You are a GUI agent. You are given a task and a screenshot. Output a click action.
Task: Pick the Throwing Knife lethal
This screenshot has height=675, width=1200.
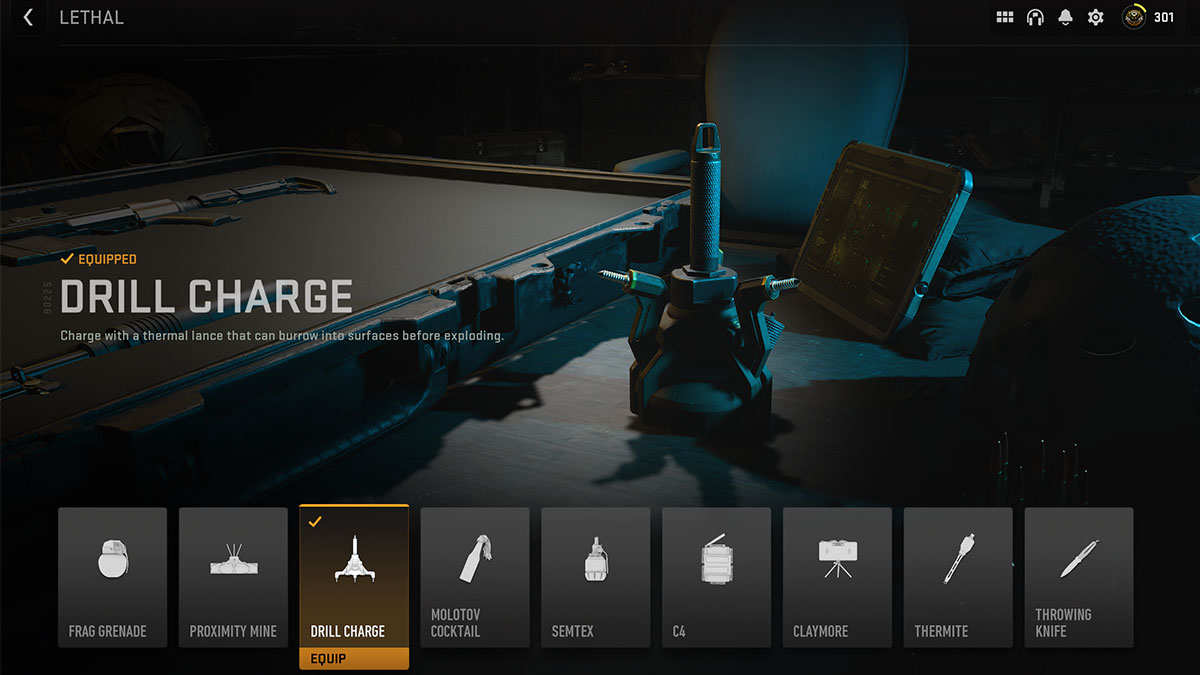(1079, 577)
